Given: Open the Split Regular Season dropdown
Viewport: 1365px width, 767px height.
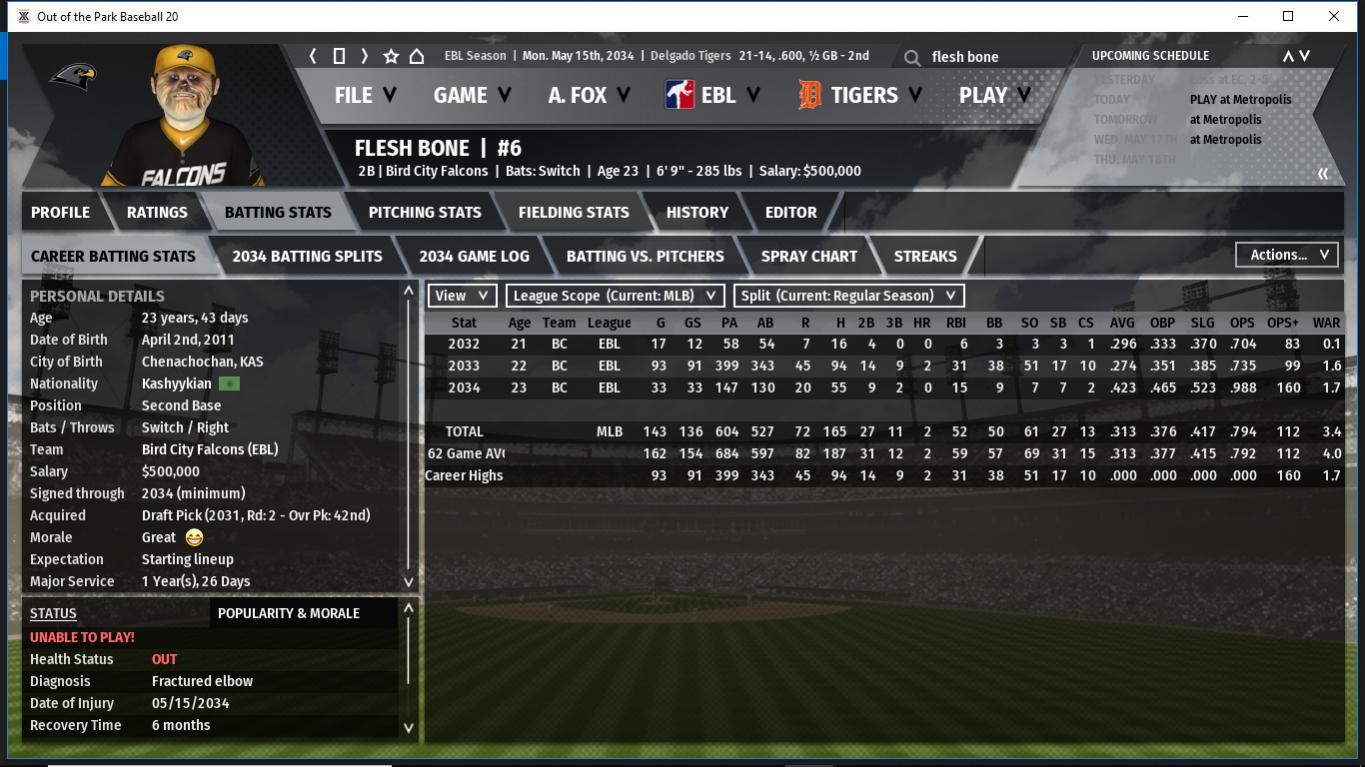Looking at the screenshot, I should (849, 296).
